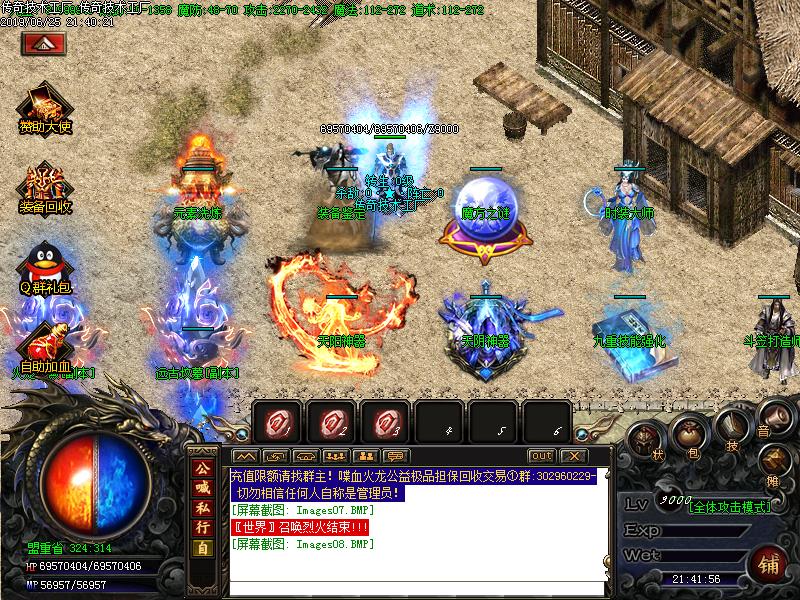Change the 全体攻击模式 attack mode
Image resolution: width=800 pixels, height=600 pixels.
click(x=728, y=506)
